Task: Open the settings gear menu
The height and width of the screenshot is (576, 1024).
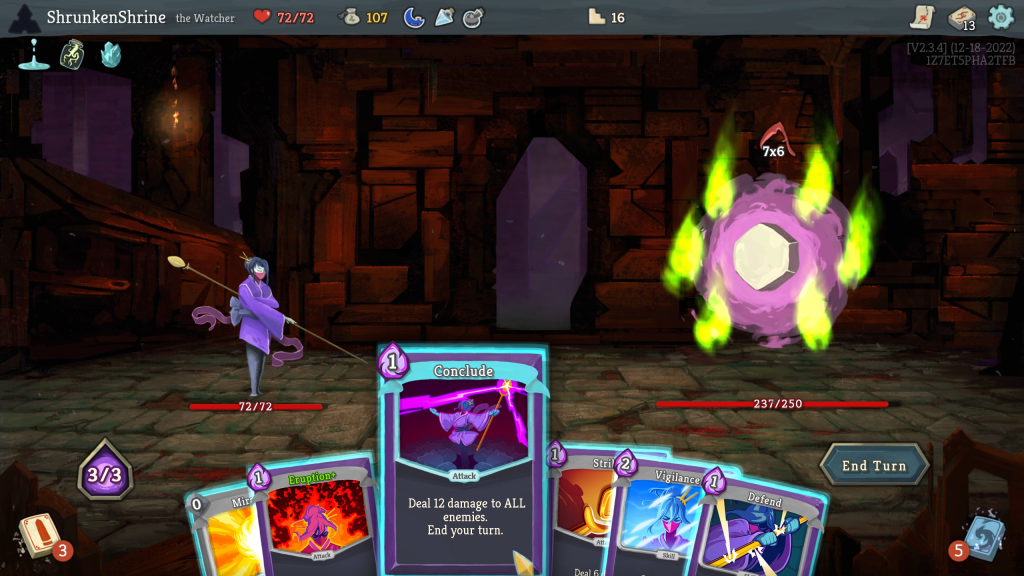Action: click(1000, 17)
